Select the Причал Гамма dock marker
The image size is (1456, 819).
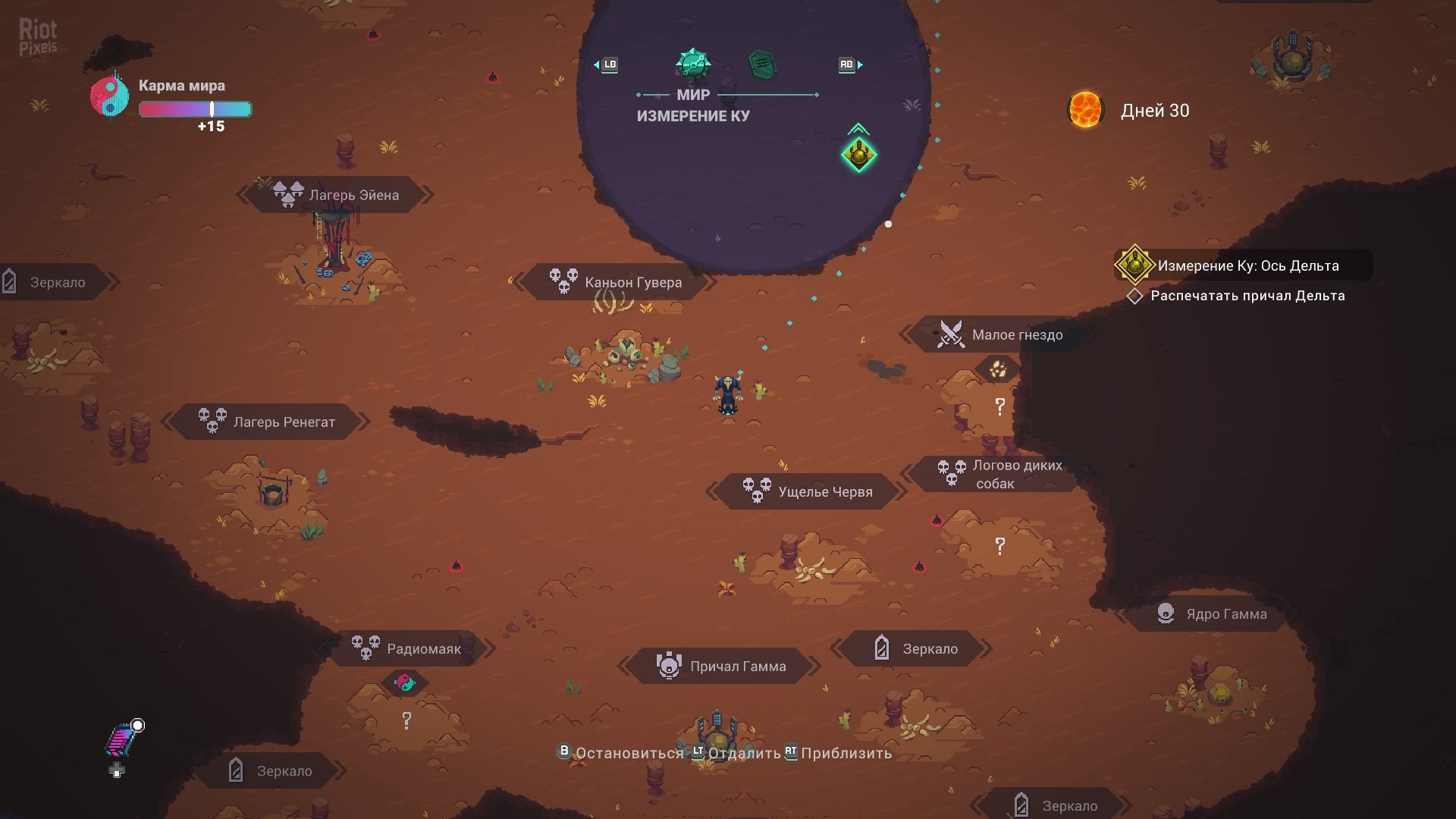pos(720,666)
